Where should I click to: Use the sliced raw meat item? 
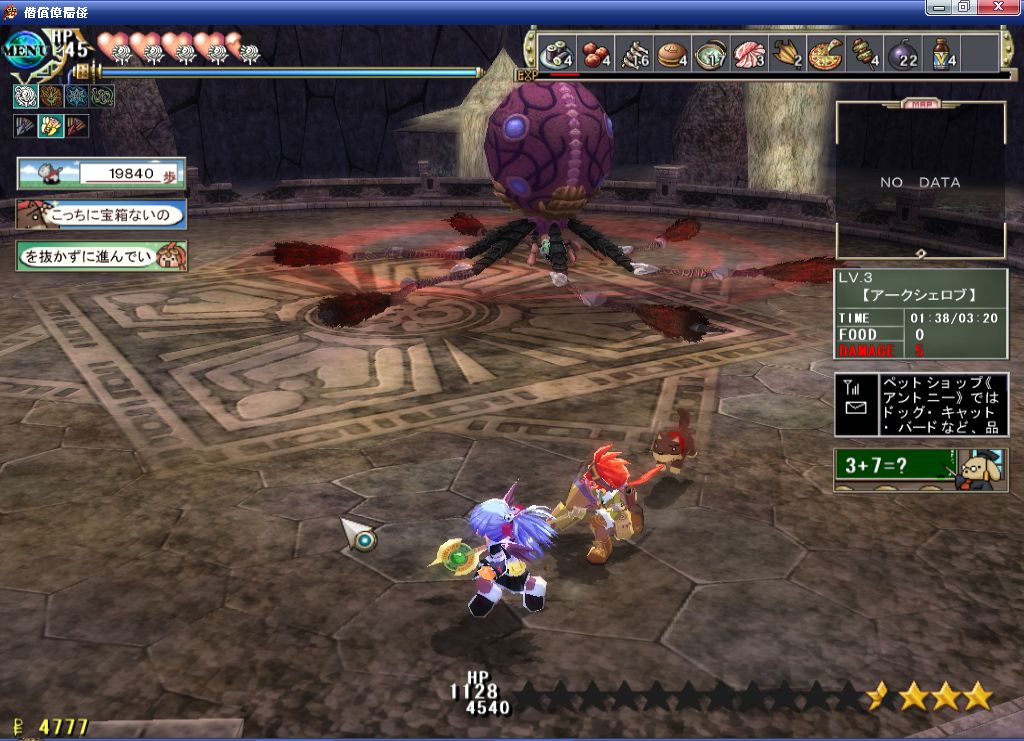pyautogui.click(x=749, y=53)
